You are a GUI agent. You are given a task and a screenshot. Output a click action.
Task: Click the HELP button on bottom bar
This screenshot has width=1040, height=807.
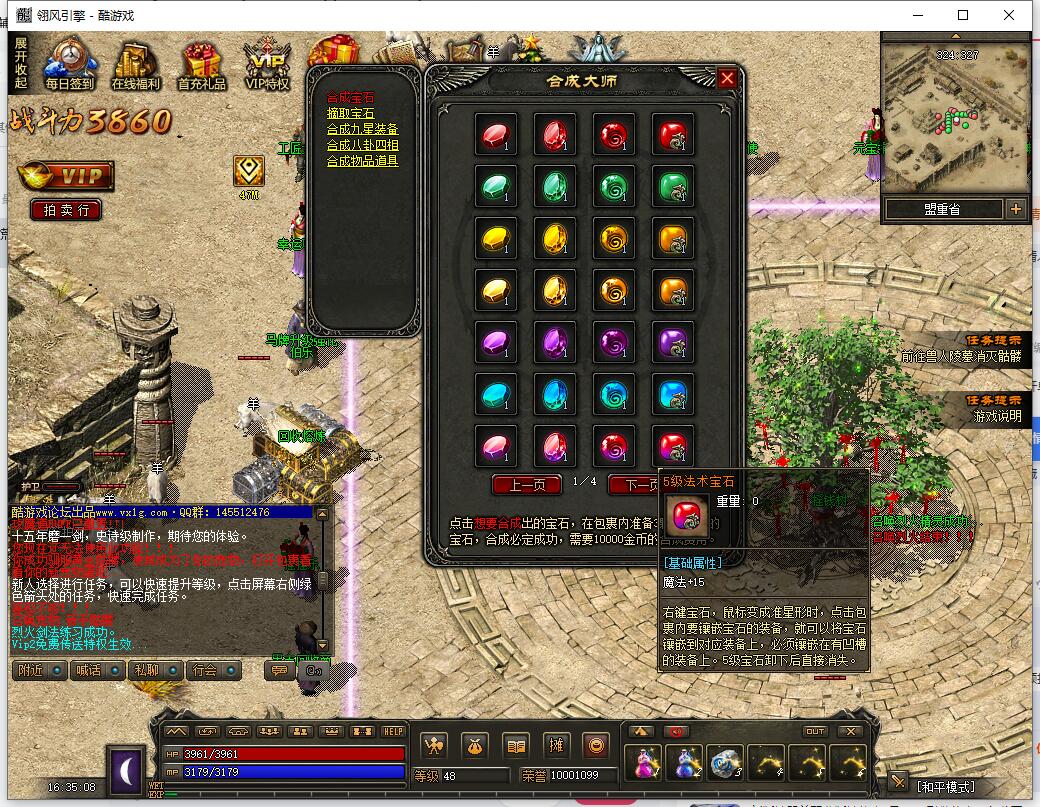tap(393, 730)
